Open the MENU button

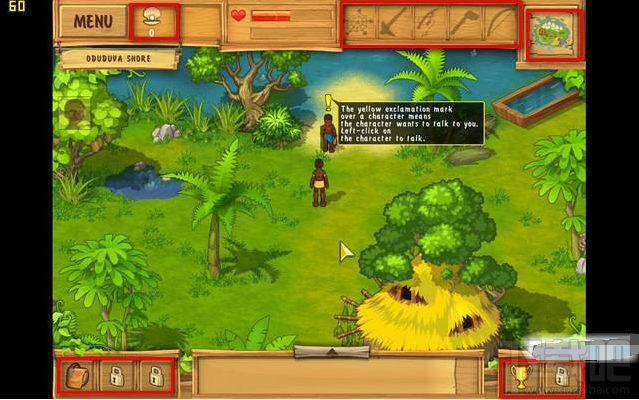pos(93,21)
